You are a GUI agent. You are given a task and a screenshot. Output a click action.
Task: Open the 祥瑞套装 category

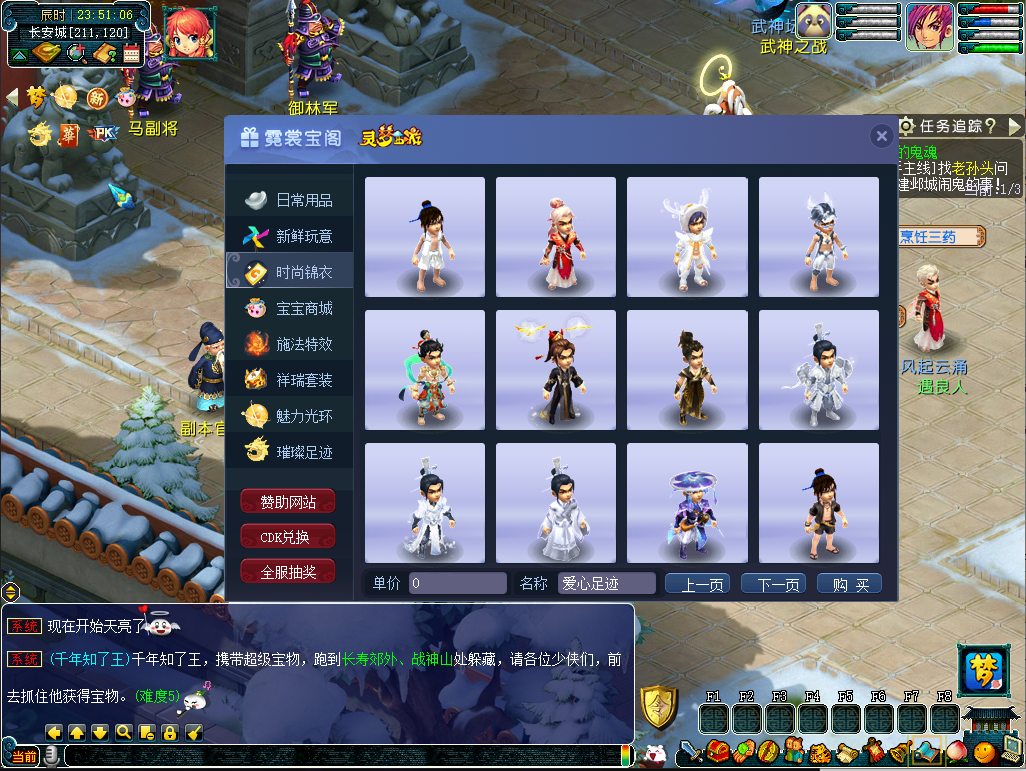click(290, 380)
